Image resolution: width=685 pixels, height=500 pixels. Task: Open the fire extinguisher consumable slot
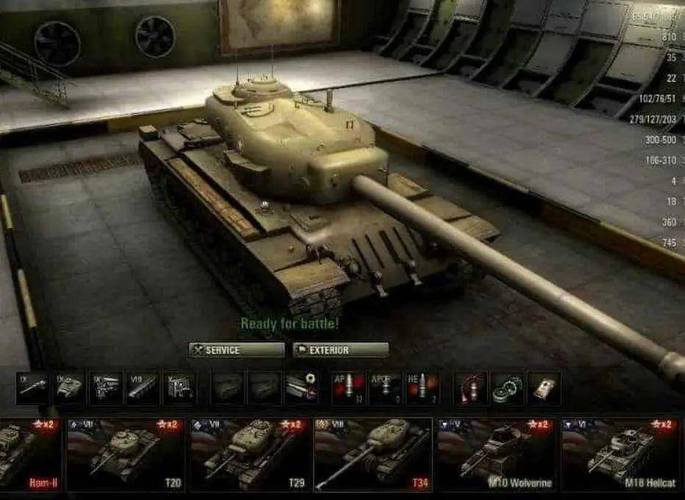point(470,388)
